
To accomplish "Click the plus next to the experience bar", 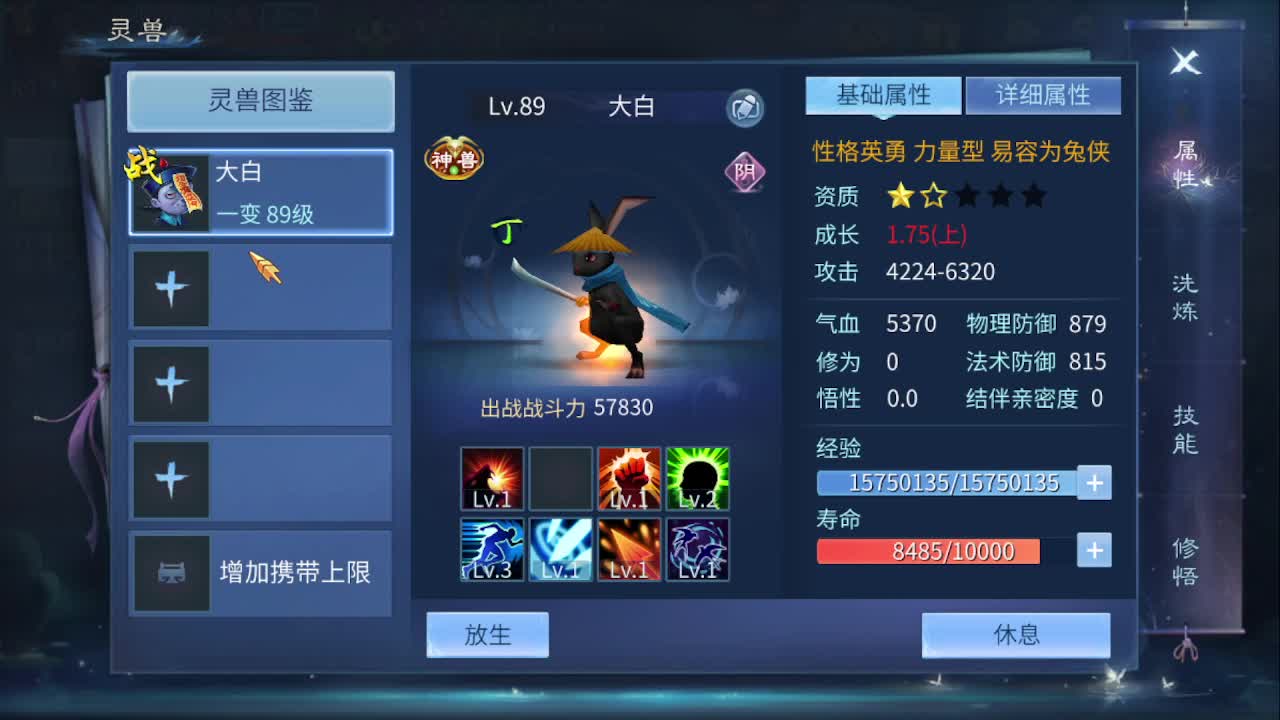I will click(x=1094, y=482).
